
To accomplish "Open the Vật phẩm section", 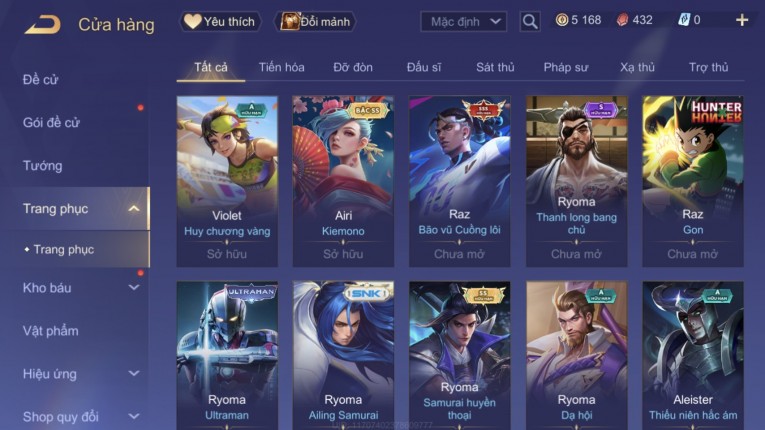I will click(51, 331).
